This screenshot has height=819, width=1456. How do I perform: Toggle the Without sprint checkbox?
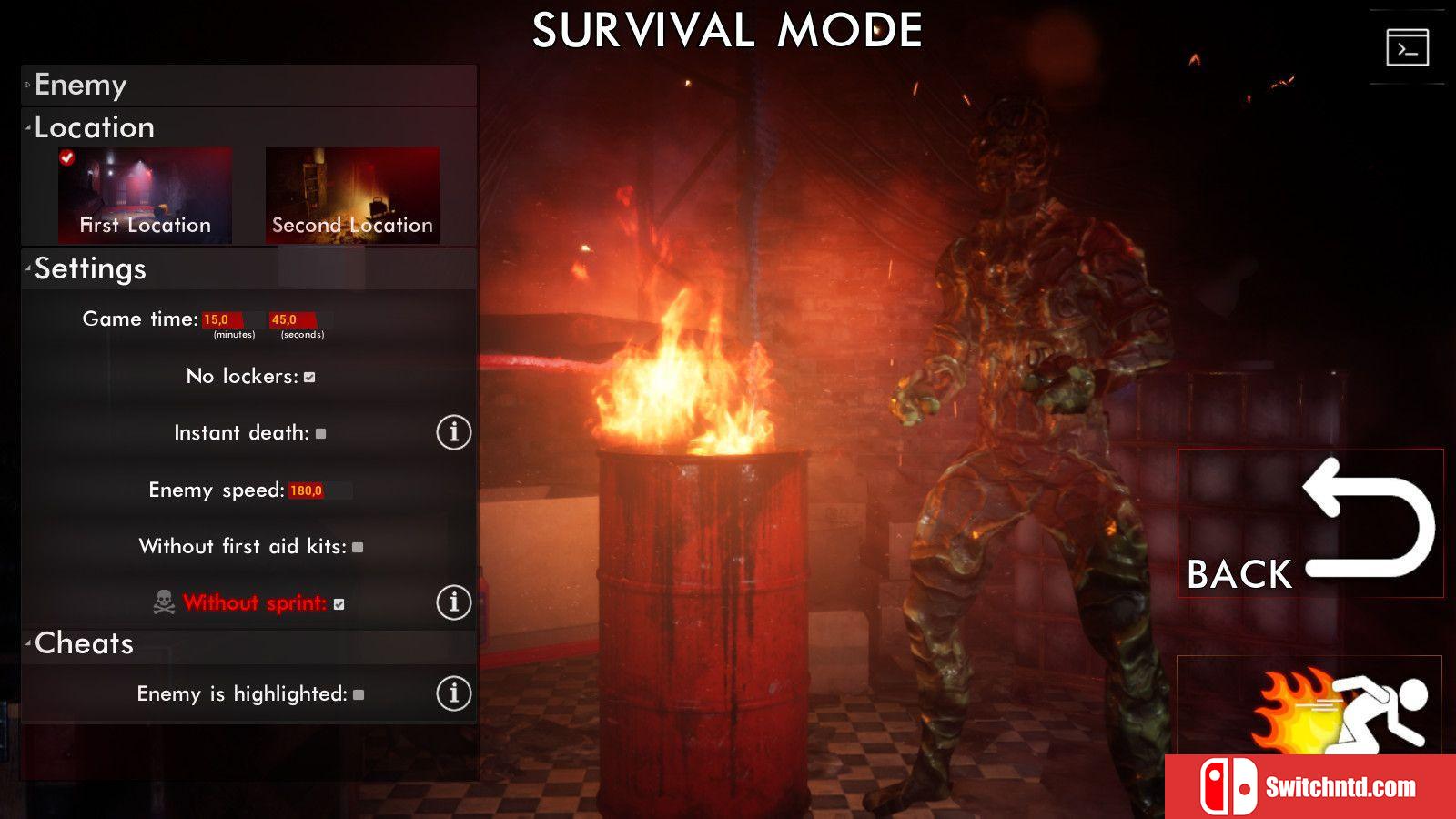[339, 604]
